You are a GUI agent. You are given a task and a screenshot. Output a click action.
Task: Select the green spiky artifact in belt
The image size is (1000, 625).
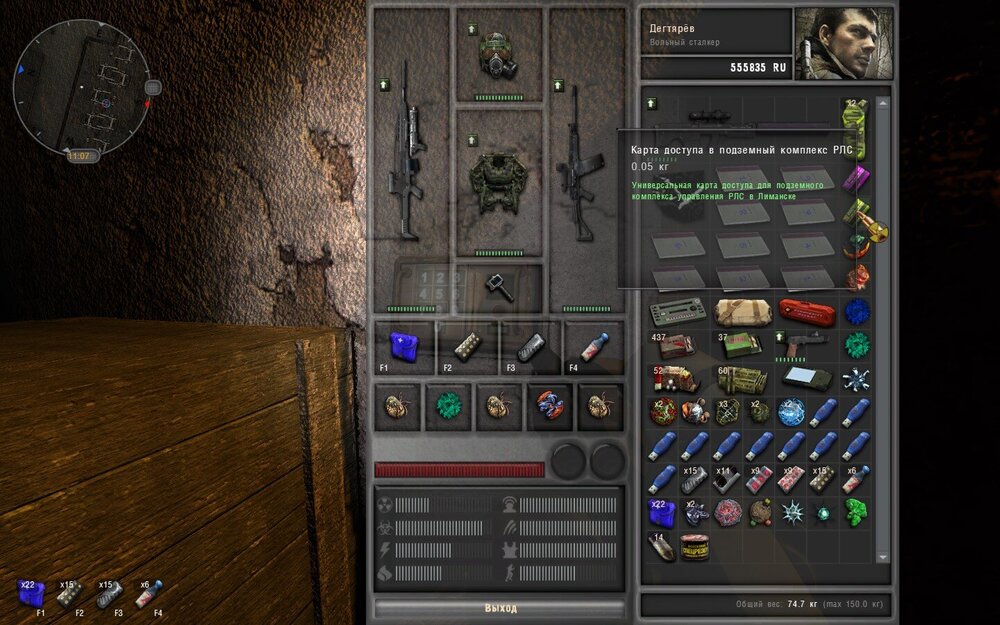click(x=447, y=407)
